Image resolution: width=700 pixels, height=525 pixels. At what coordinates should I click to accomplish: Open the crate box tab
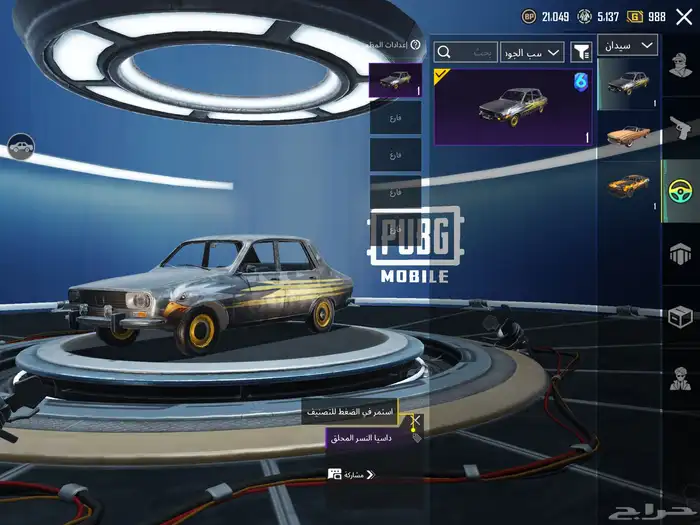coord(681,316)
